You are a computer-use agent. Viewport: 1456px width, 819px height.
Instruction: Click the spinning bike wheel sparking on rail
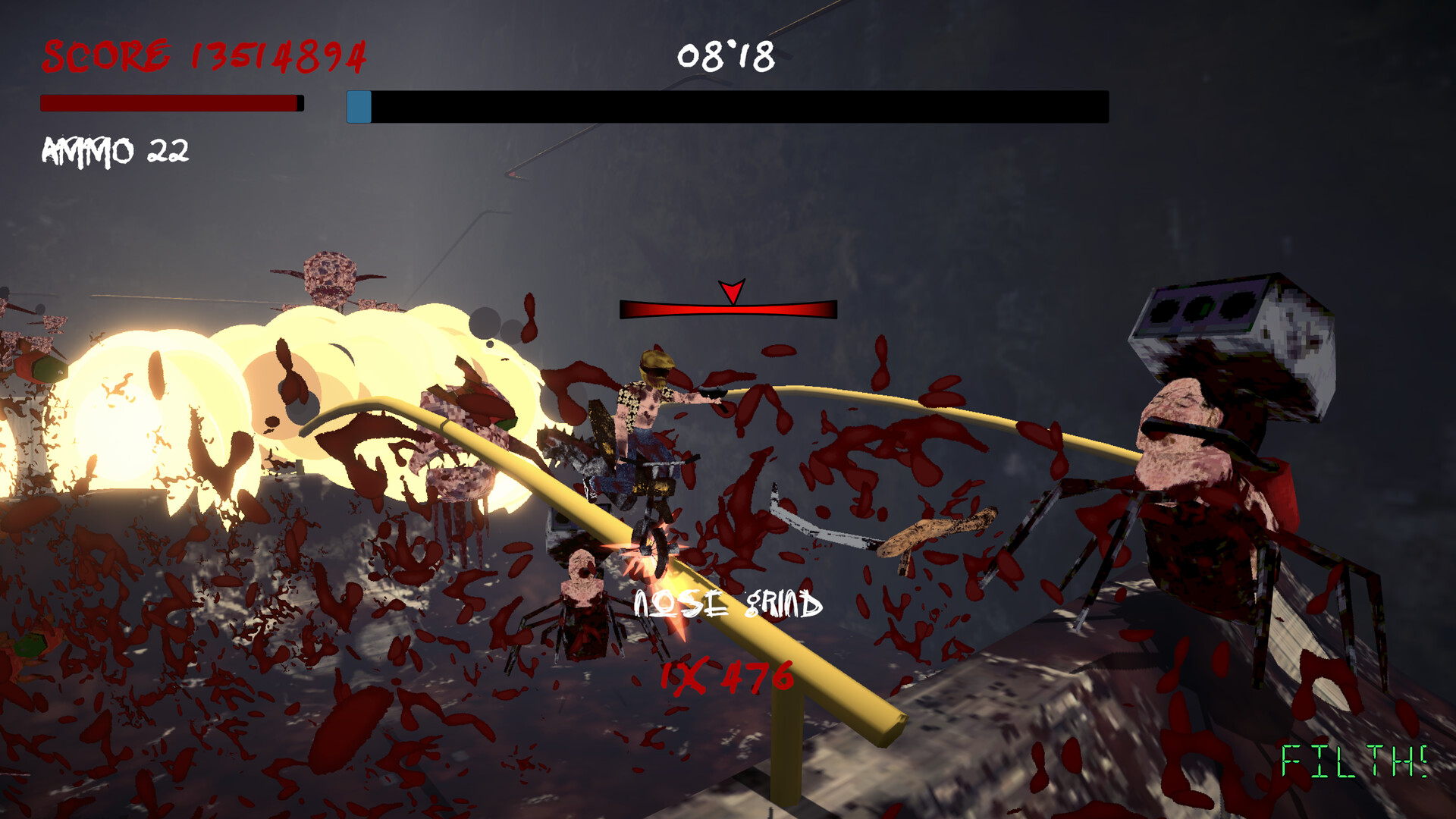(654, 550)
